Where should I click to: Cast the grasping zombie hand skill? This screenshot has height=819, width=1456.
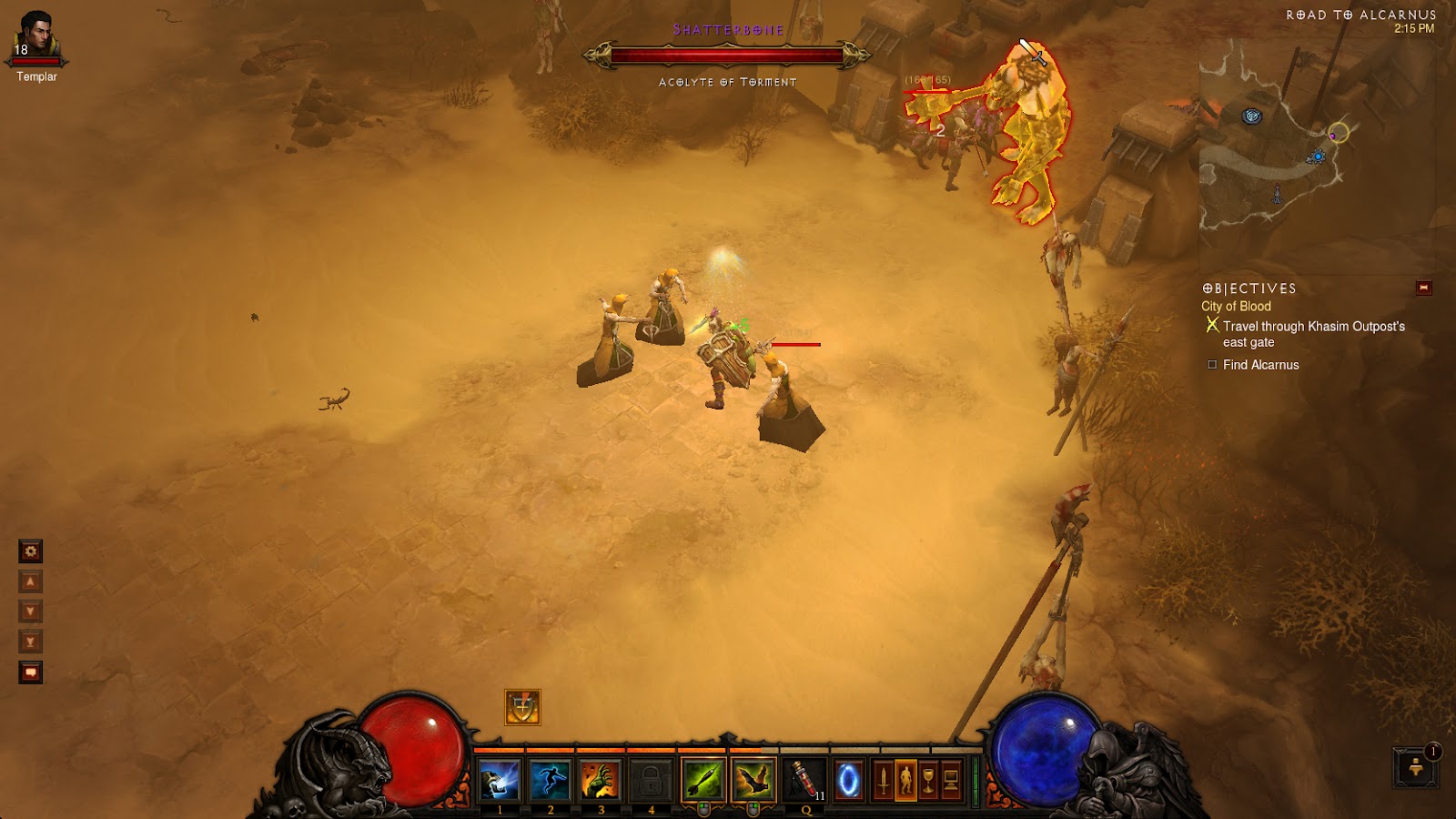[601, 780]
